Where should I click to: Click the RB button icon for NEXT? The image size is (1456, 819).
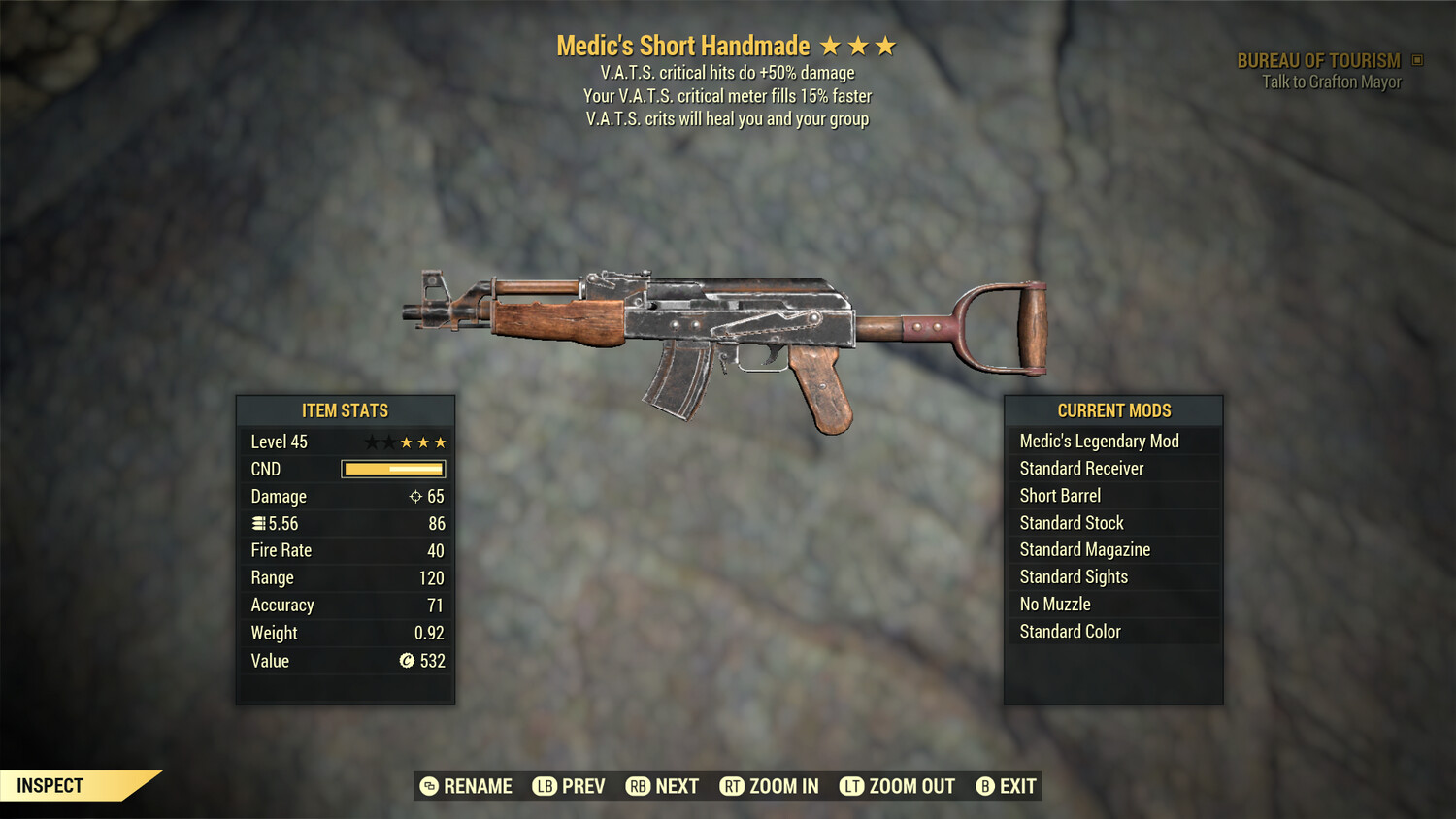[640, 786]
